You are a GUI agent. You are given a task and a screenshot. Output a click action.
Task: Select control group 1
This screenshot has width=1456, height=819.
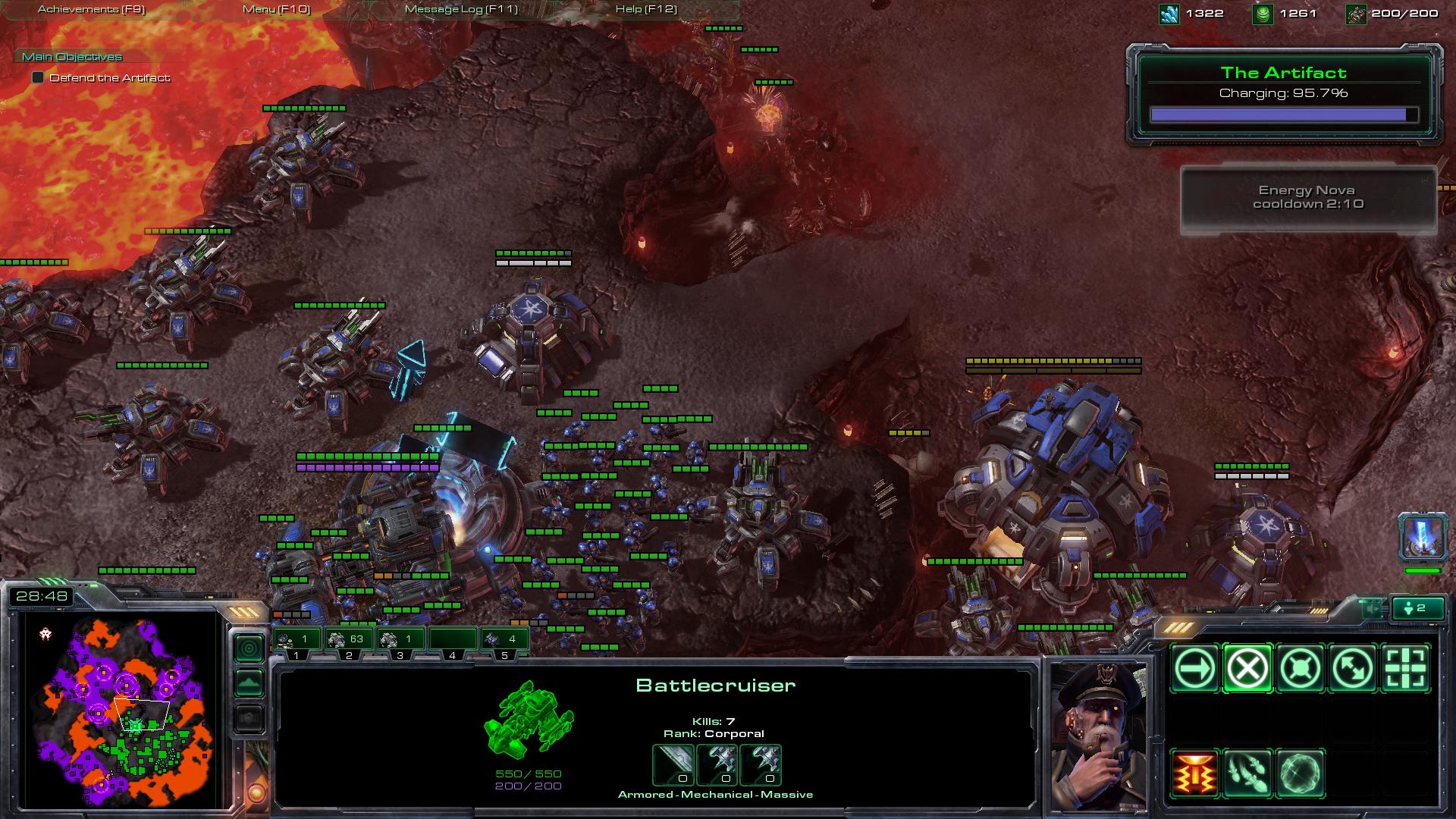297,639
